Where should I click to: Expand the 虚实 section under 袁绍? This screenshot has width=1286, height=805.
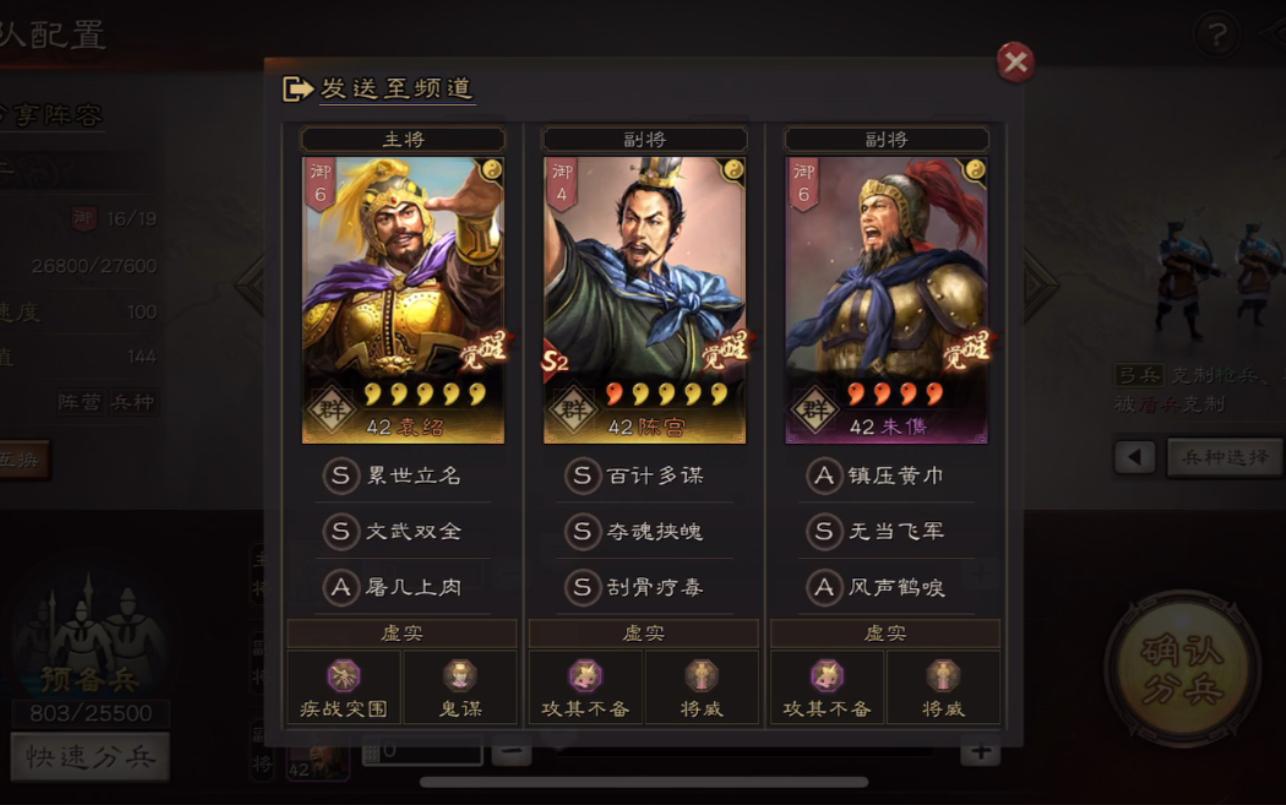coord(402,632)
